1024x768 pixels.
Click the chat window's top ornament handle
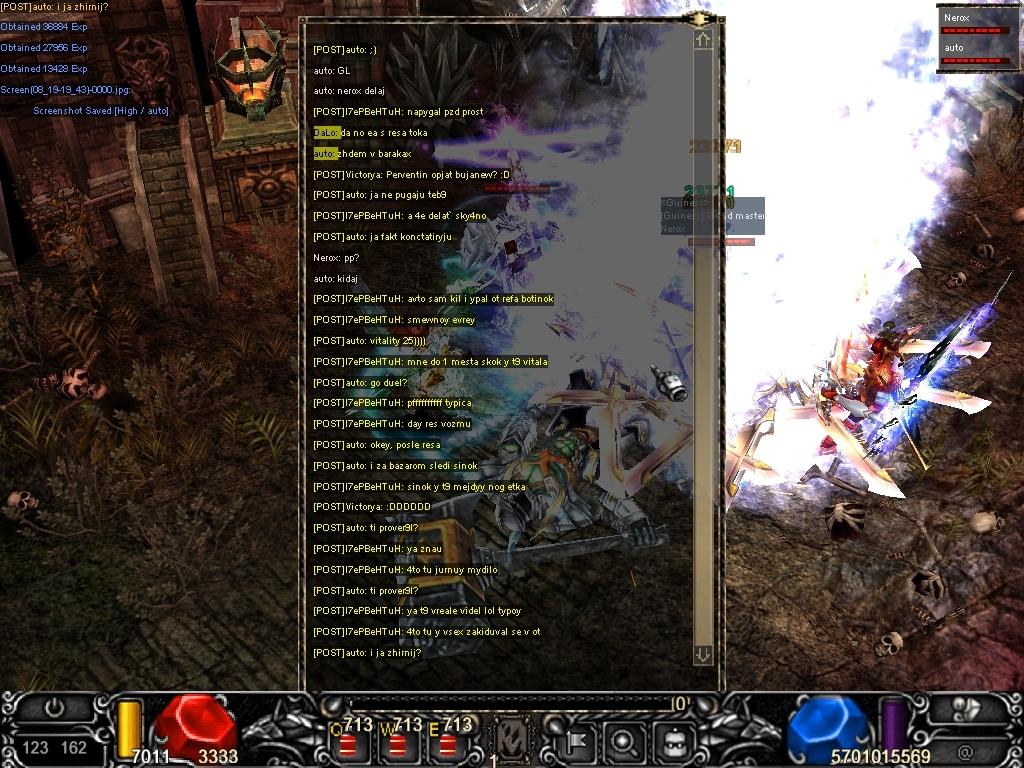click(x=701, y=18)
